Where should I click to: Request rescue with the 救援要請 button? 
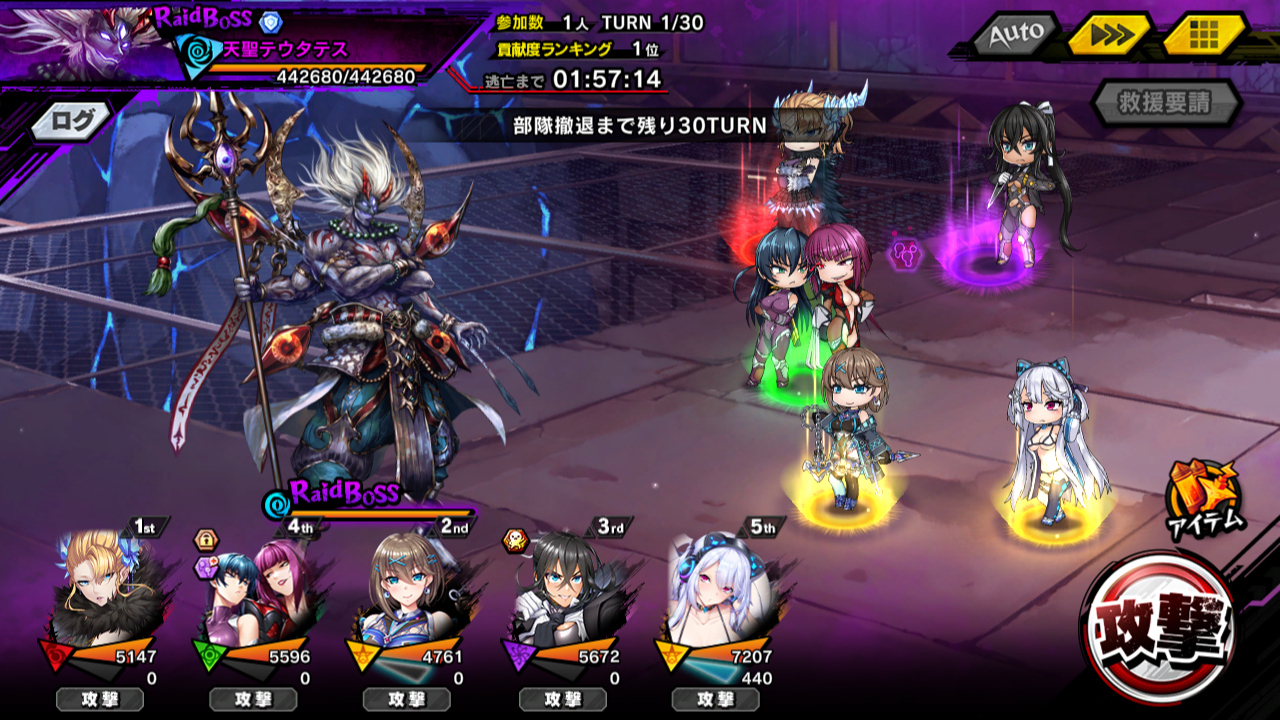point(1165,102)
